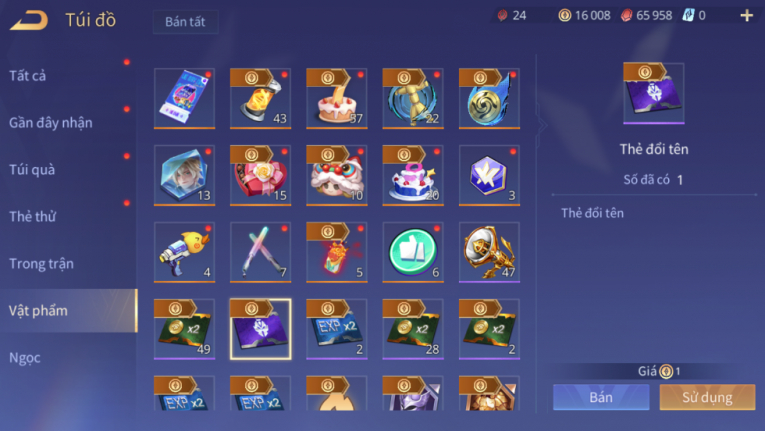Click the 'Bán tất' sell-all button
Screen dimensions: 765x431
185,22
